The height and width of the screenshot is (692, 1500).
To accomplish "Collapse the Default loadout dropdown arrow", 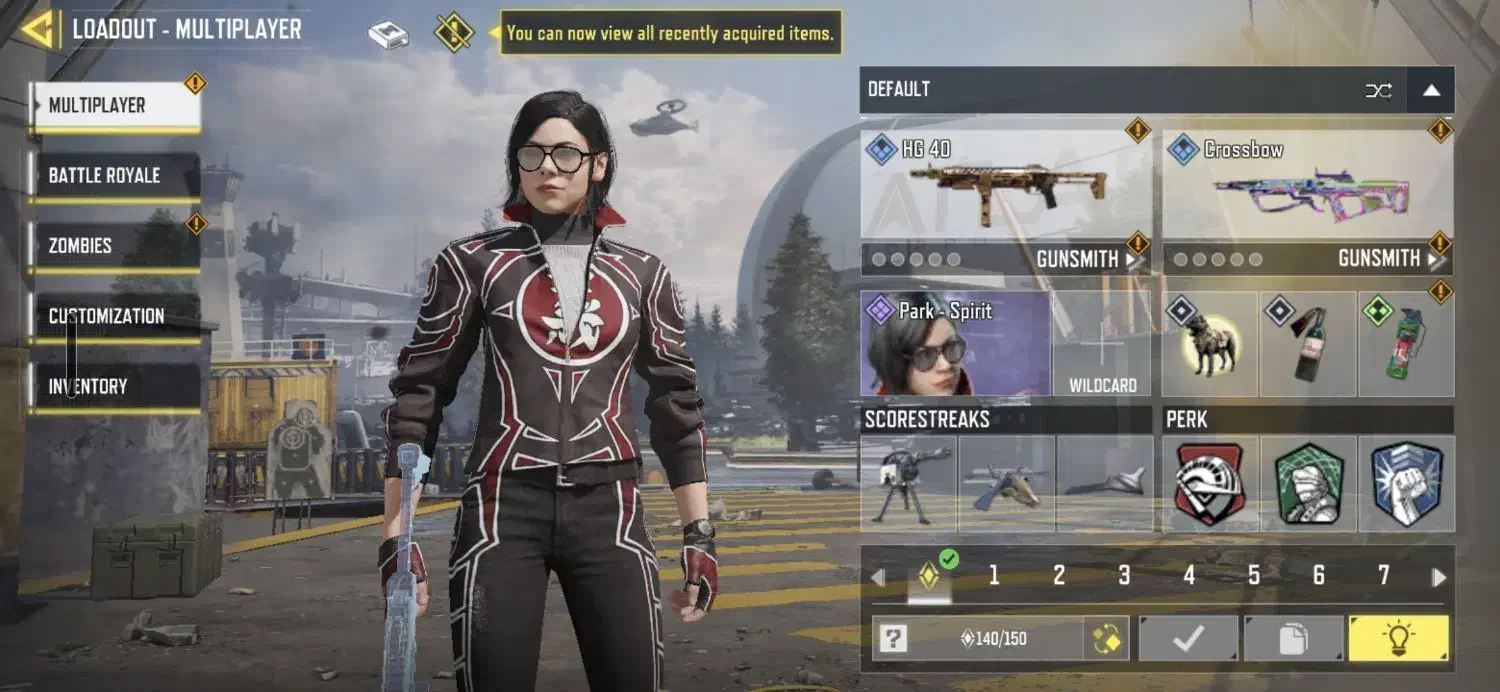I will [x=1431, y=91].
